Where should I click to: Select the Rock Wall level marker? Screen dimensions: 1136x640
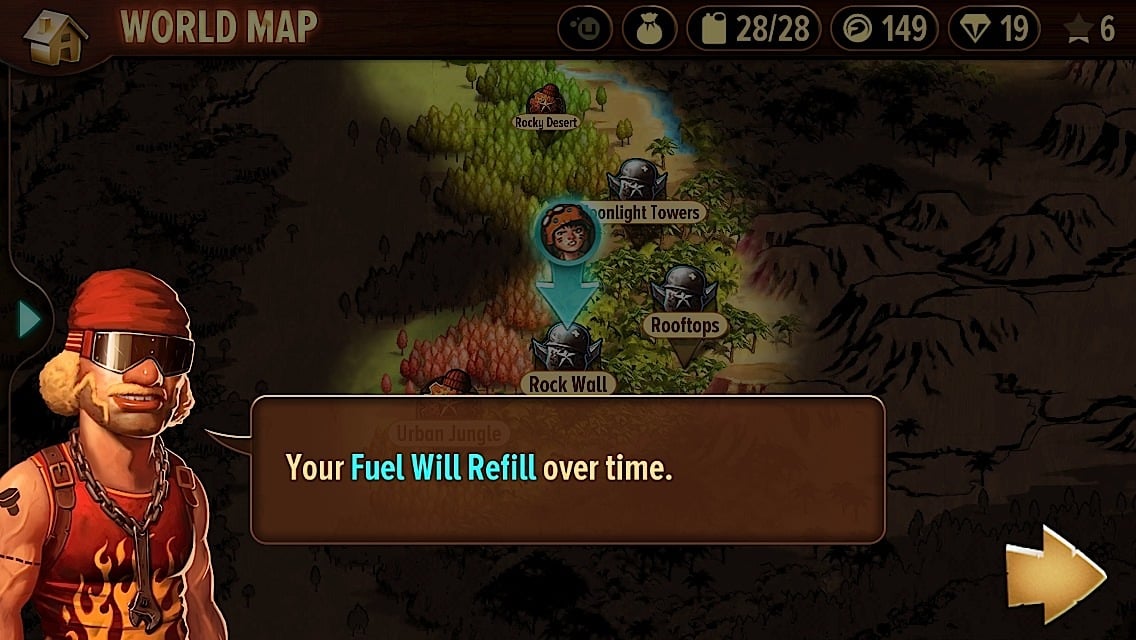pyautogui.click(x=567, y=352)
